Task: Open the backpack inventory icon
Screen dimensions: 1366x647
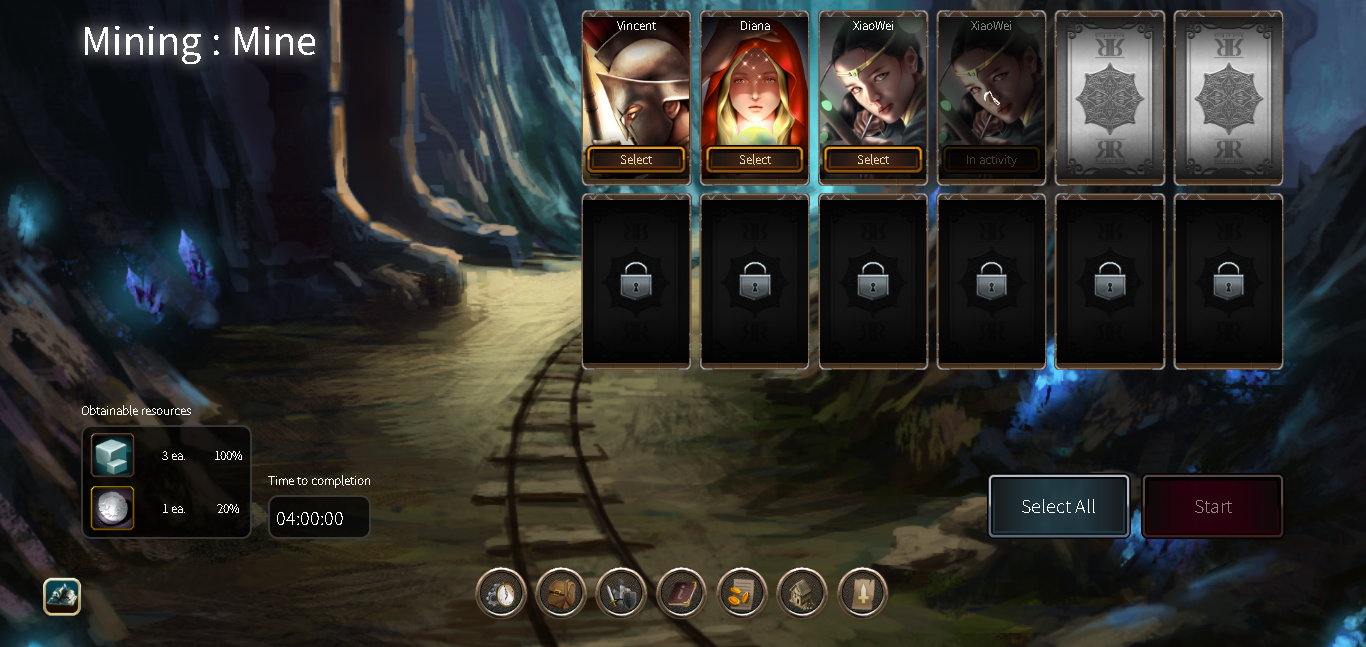Action: pos(561,594)
